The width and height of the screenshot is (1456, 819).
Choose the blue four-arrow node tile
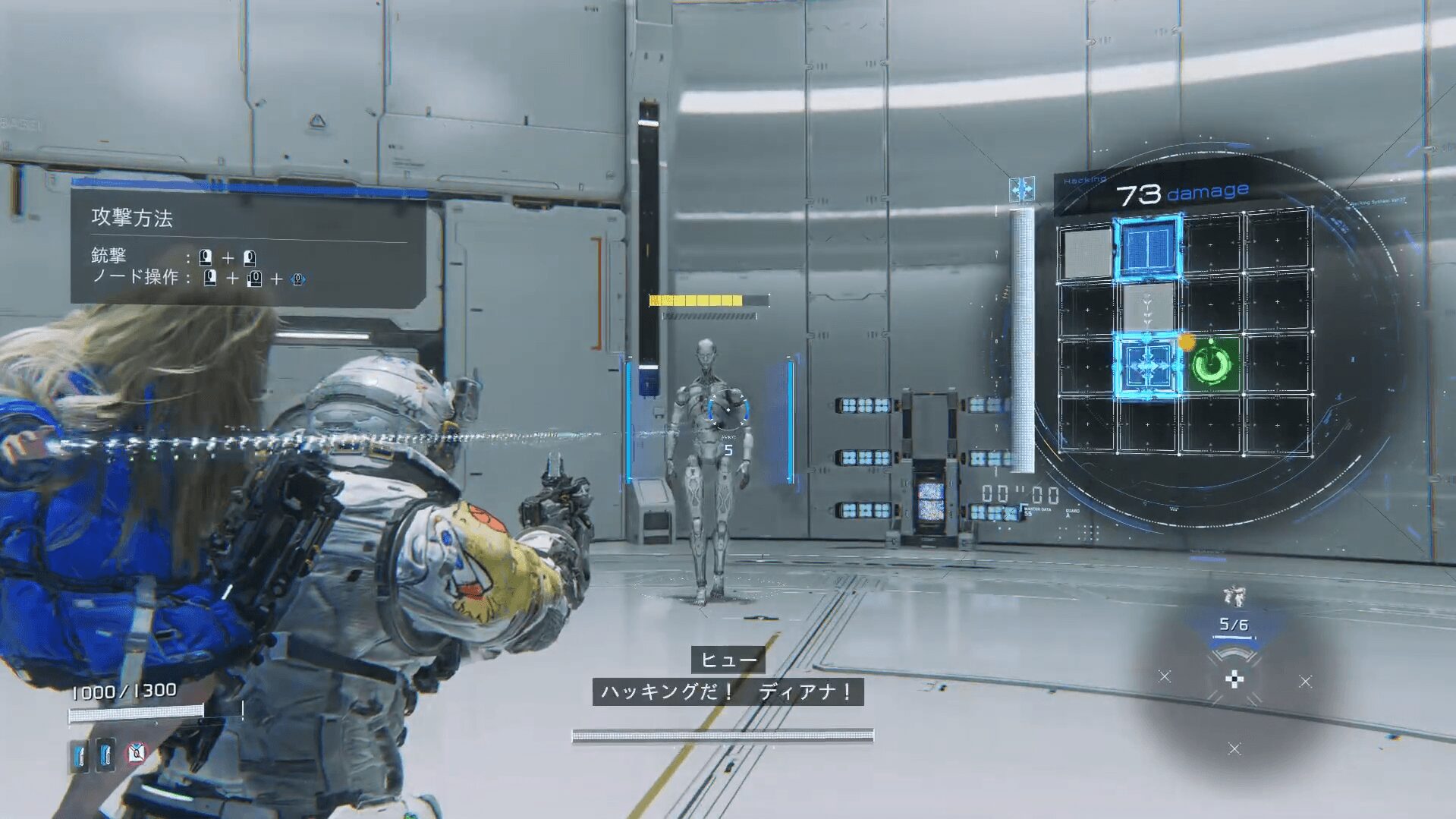(1146, 367)
